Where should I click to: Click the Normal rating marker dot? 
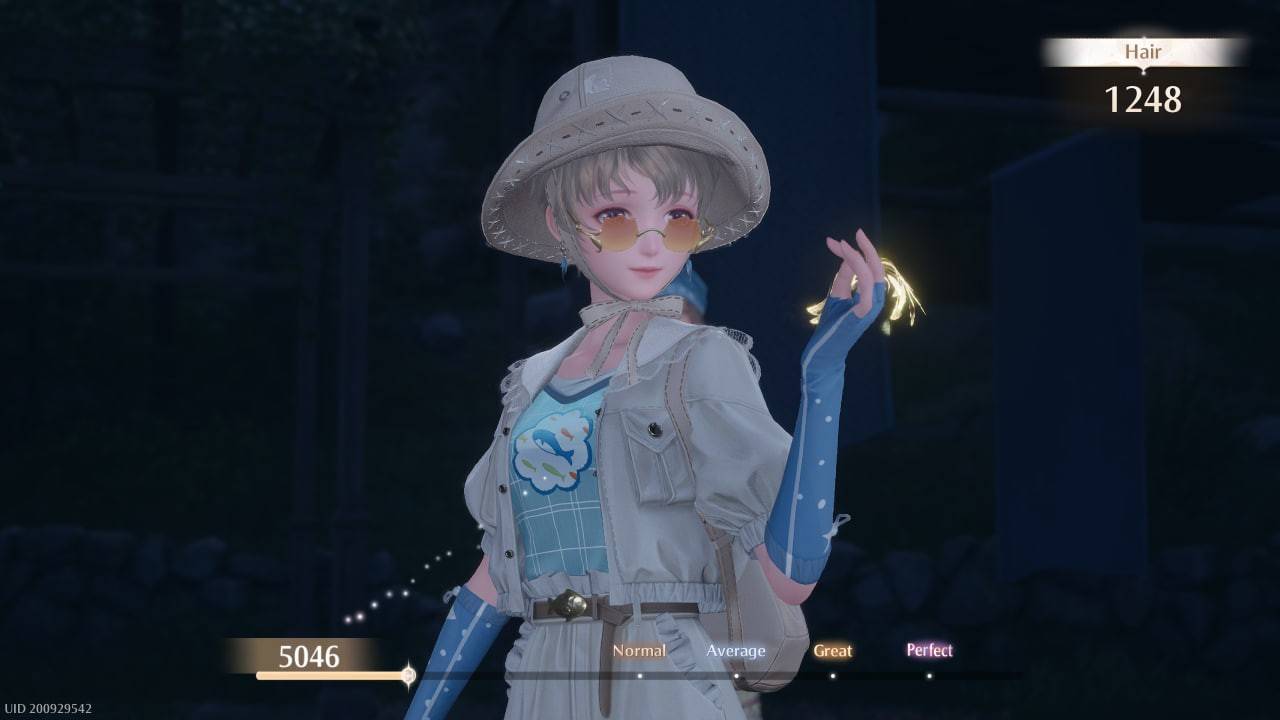[x=640, y=676]
